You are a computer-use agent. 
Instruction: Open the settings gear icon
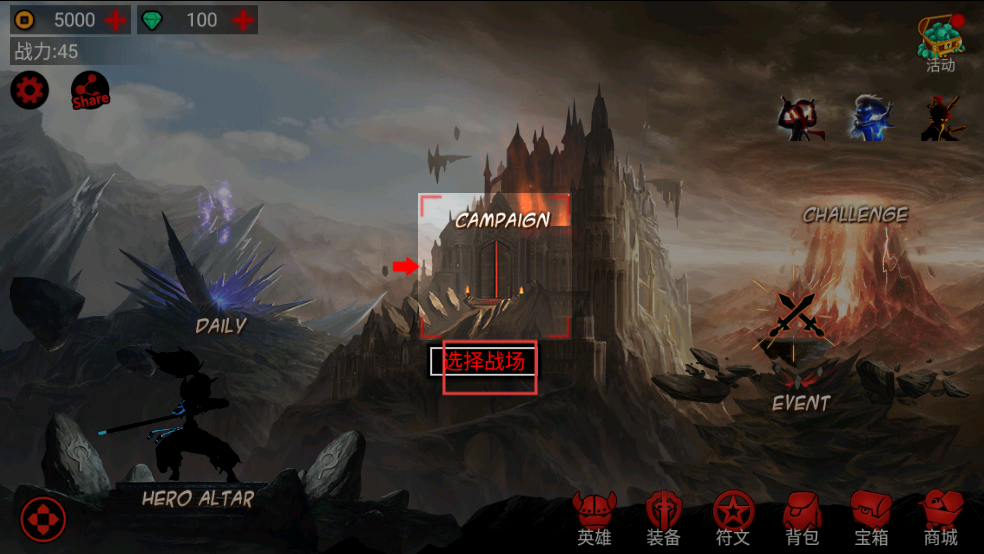[29, 91]
